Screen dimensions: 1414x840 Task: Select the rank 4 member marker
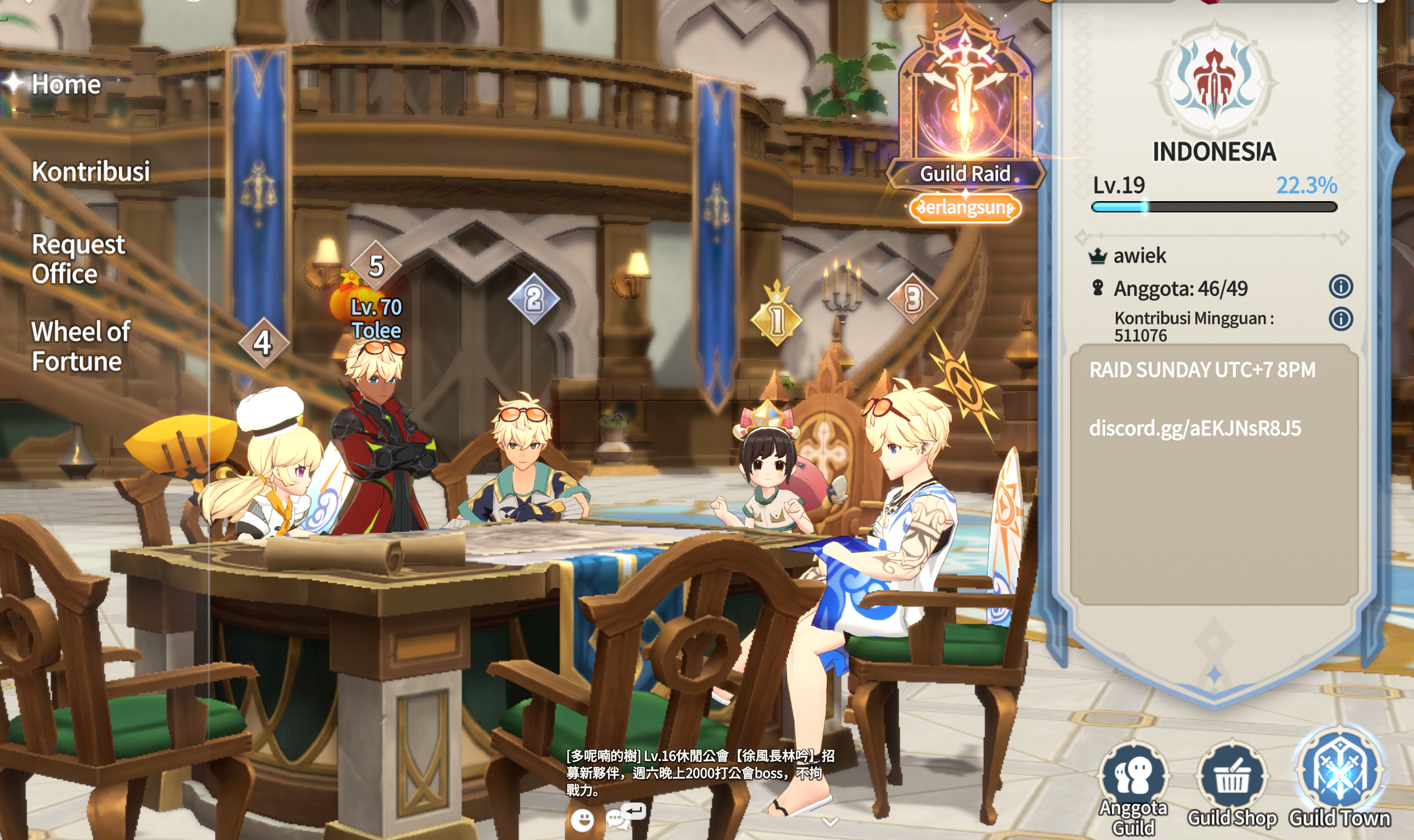tap(263, 343)
